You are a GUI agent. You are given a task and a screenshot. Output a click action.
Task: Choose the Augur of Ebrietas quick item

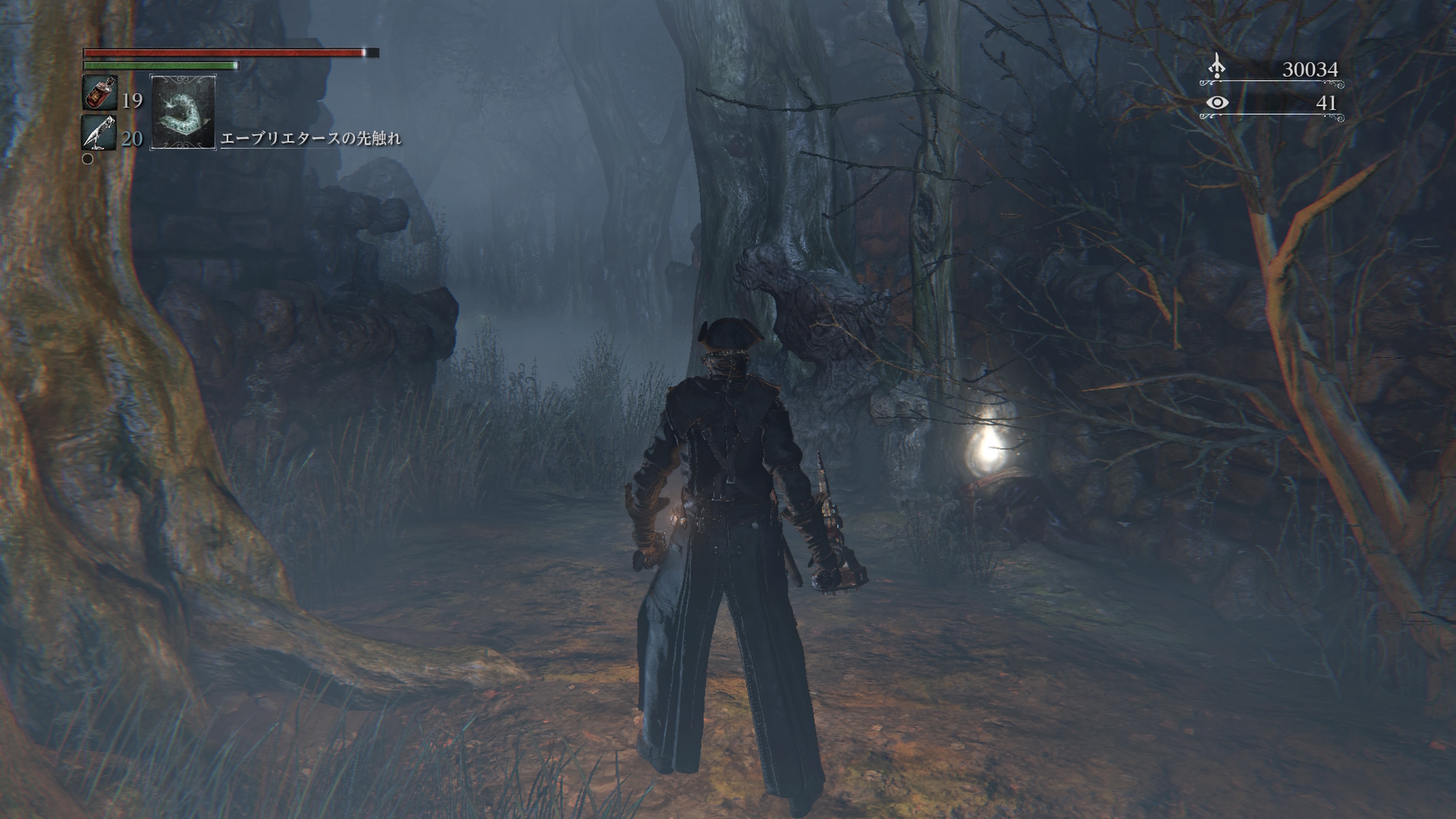[x=182, y=112]
